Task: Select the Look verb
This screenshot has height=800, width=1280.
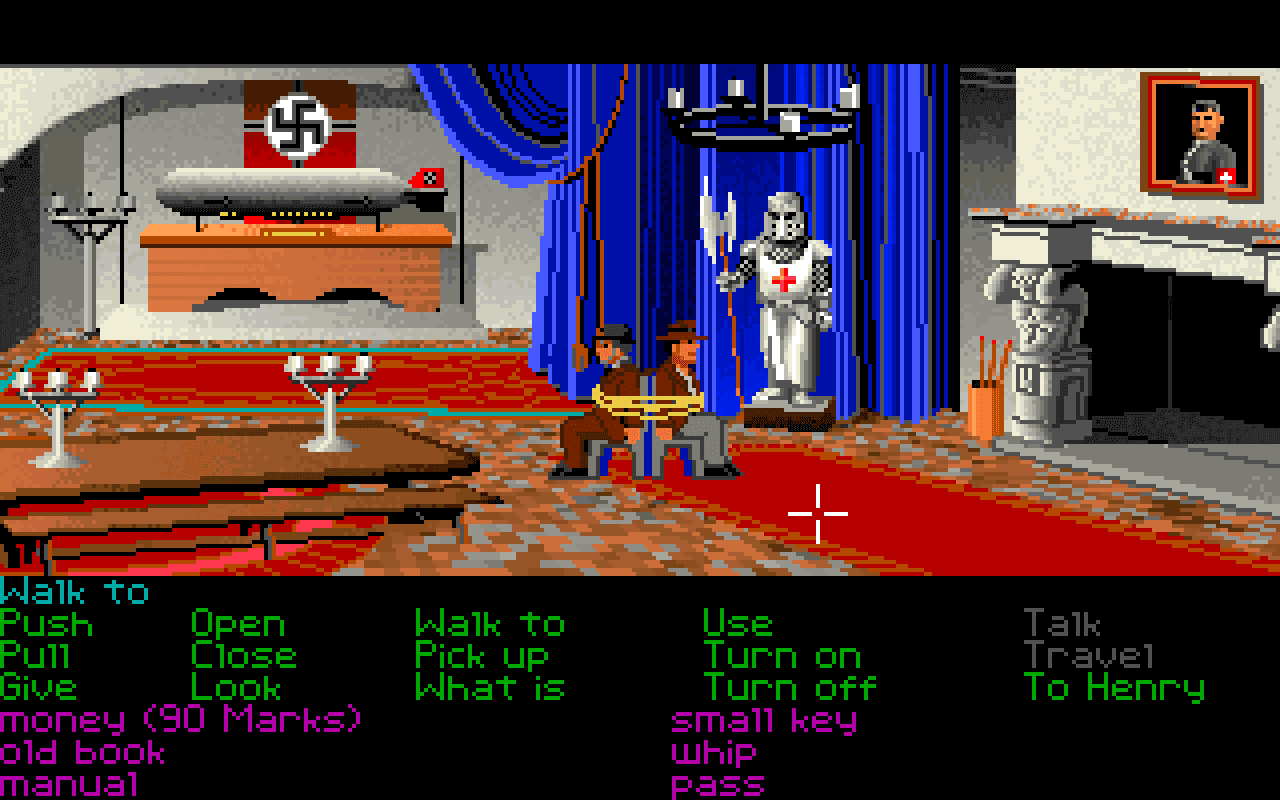Action: 235,688
